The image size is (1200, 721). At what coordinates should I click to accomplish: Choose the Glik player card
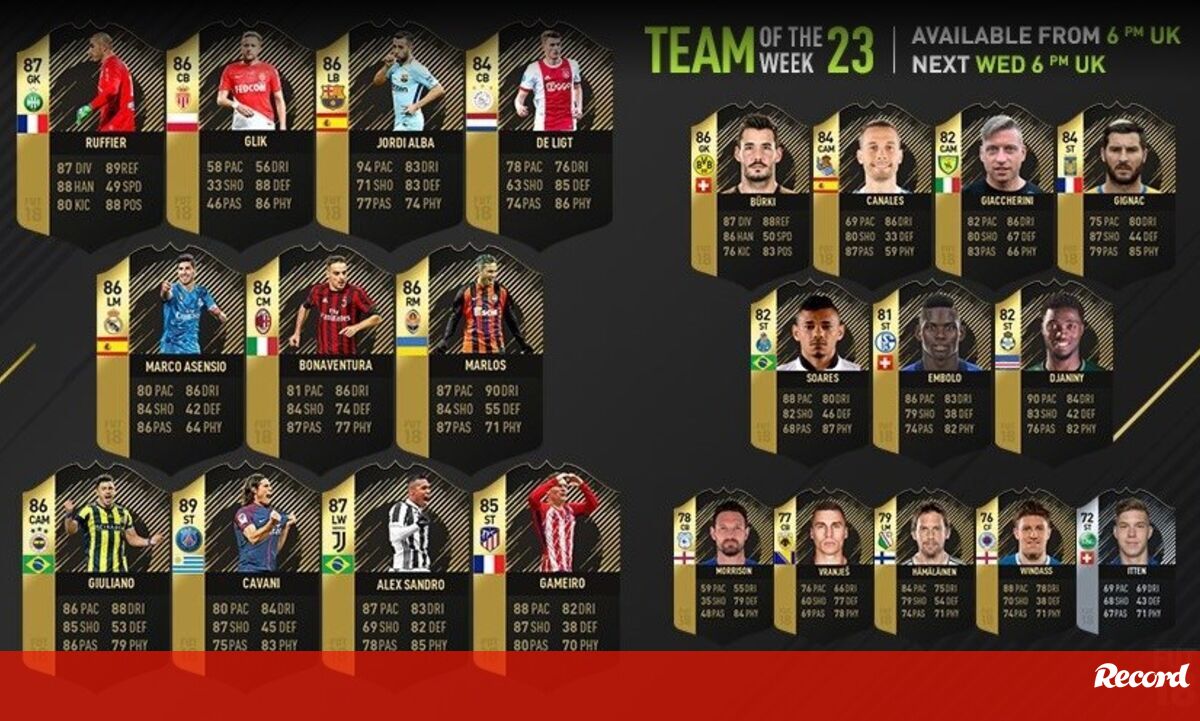point(240,130)
